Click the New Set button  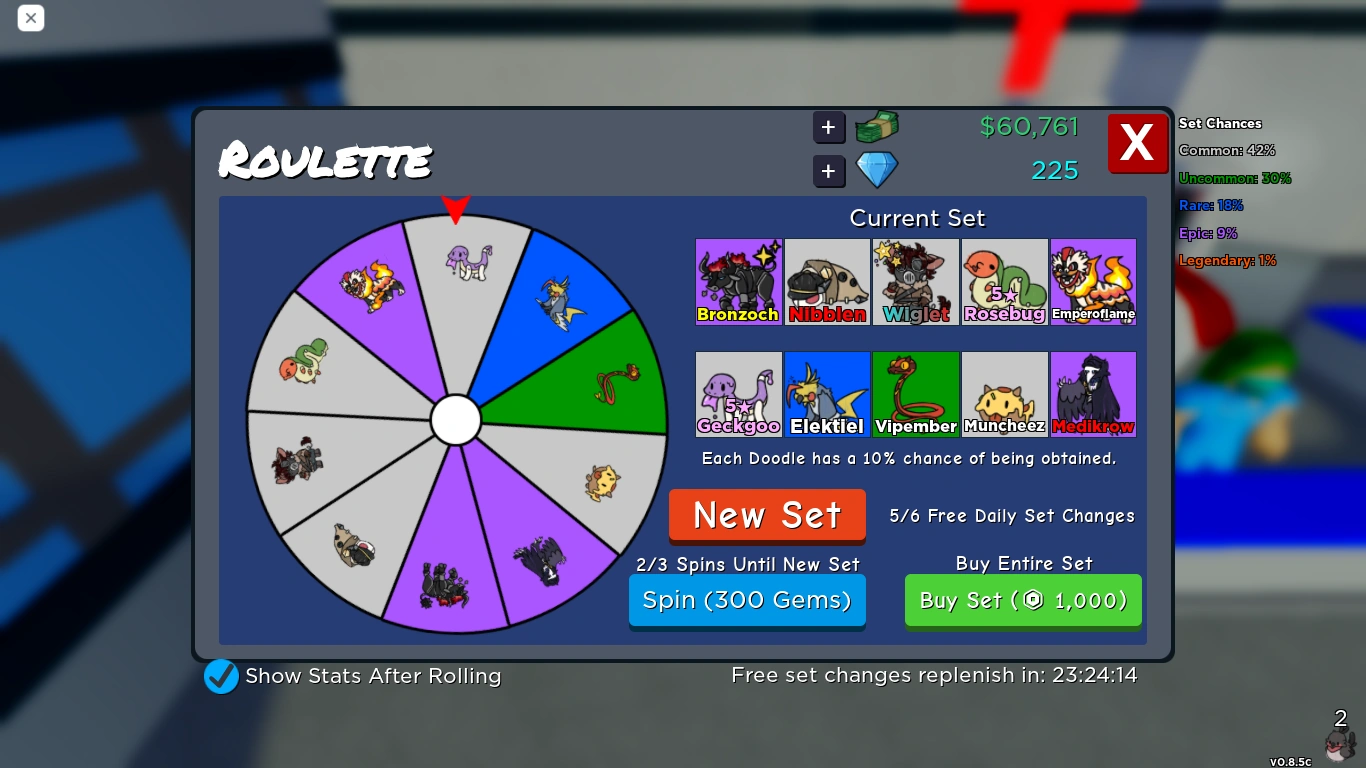click(767, 515)
